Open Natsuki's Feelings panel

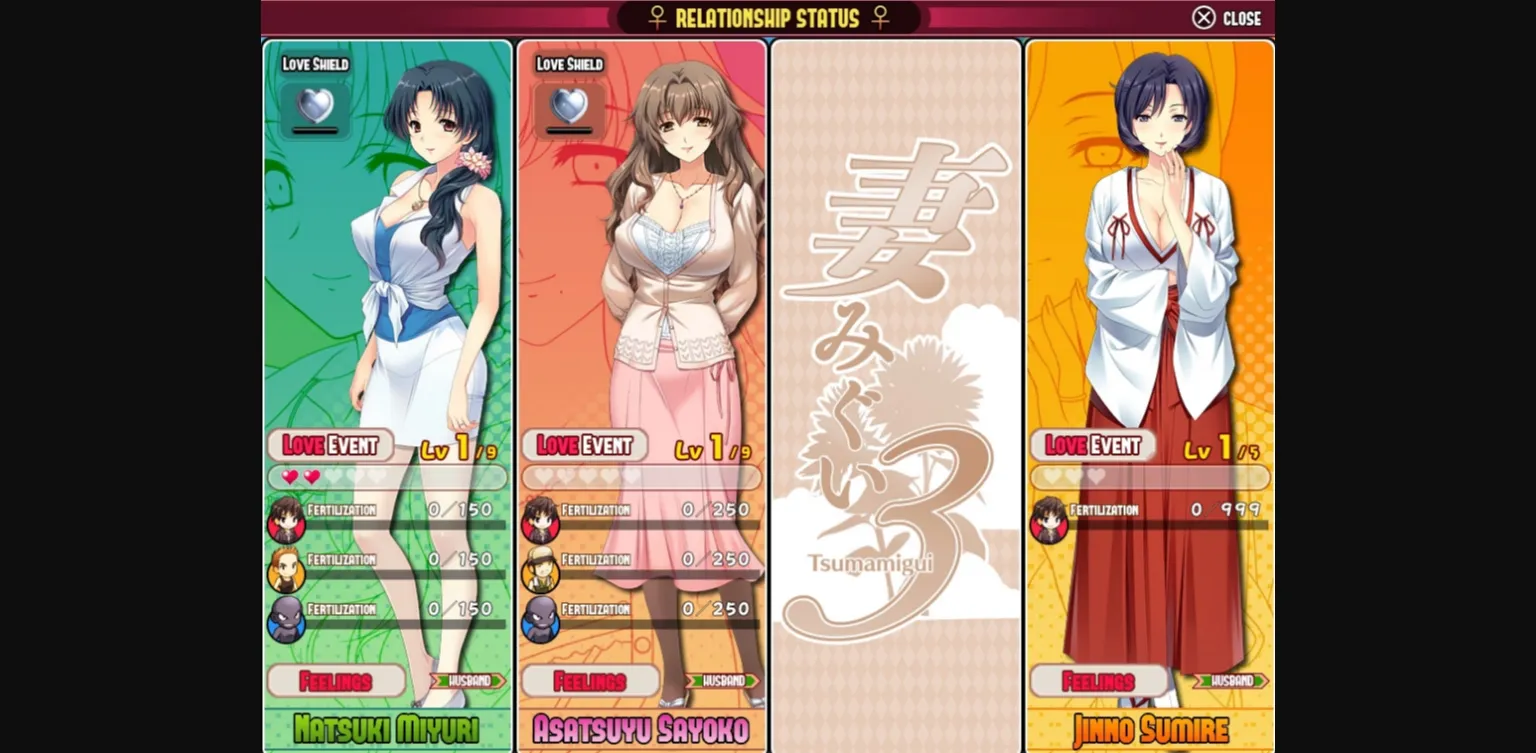pos(335,681)
